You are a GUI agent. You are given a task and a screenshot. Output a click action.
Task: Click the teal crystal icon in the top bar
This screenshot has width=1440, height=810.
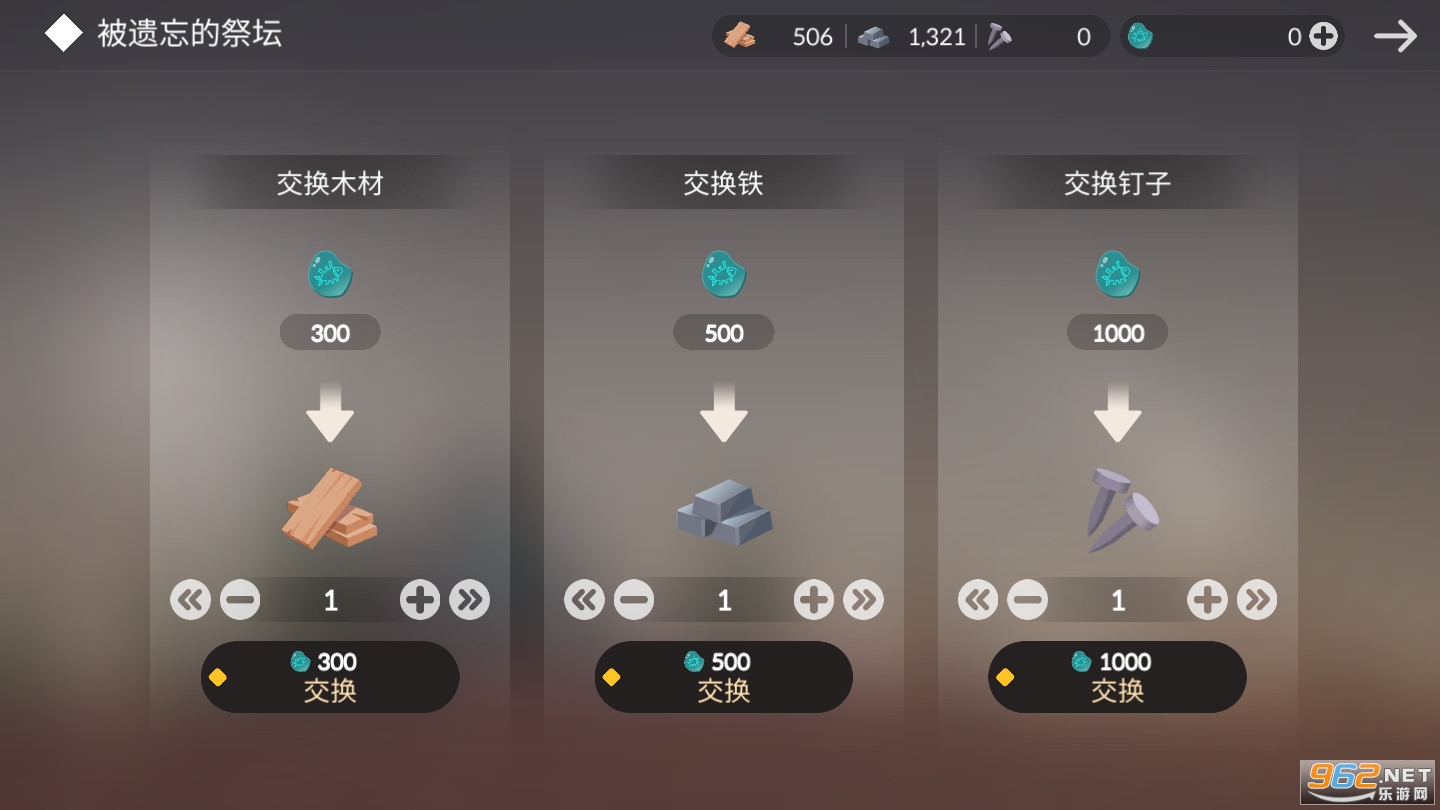click(1140, 36)
